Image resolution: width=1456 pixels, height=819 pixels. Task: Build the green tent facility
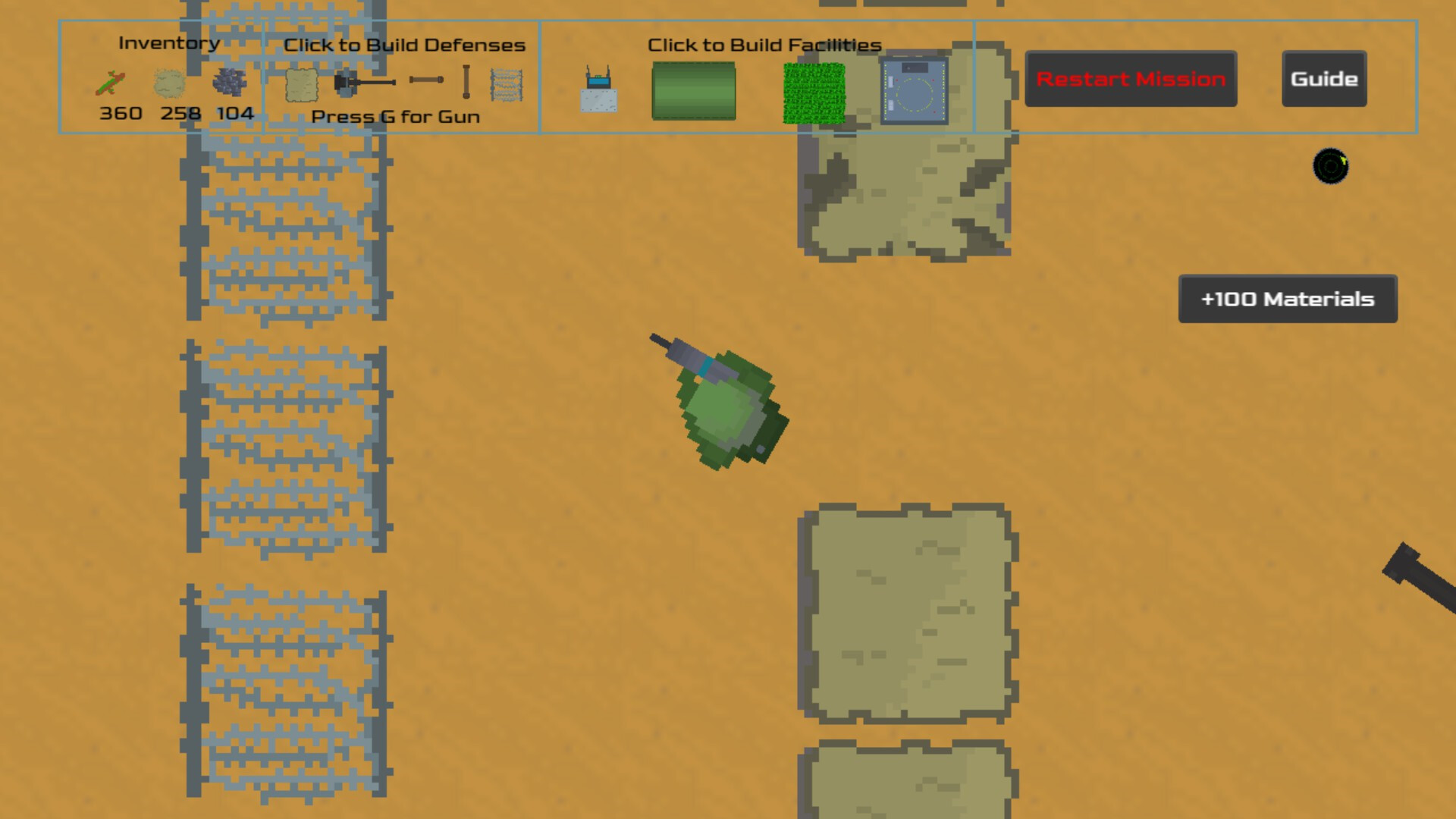tap(693, 91)
